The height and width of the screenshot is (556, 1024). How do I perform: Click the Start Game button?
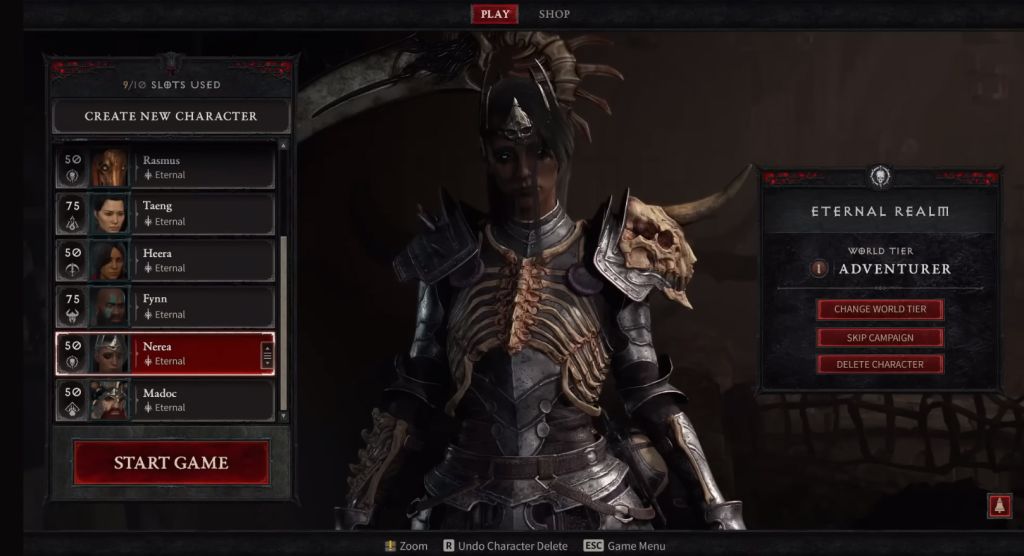tap(171, 463)
